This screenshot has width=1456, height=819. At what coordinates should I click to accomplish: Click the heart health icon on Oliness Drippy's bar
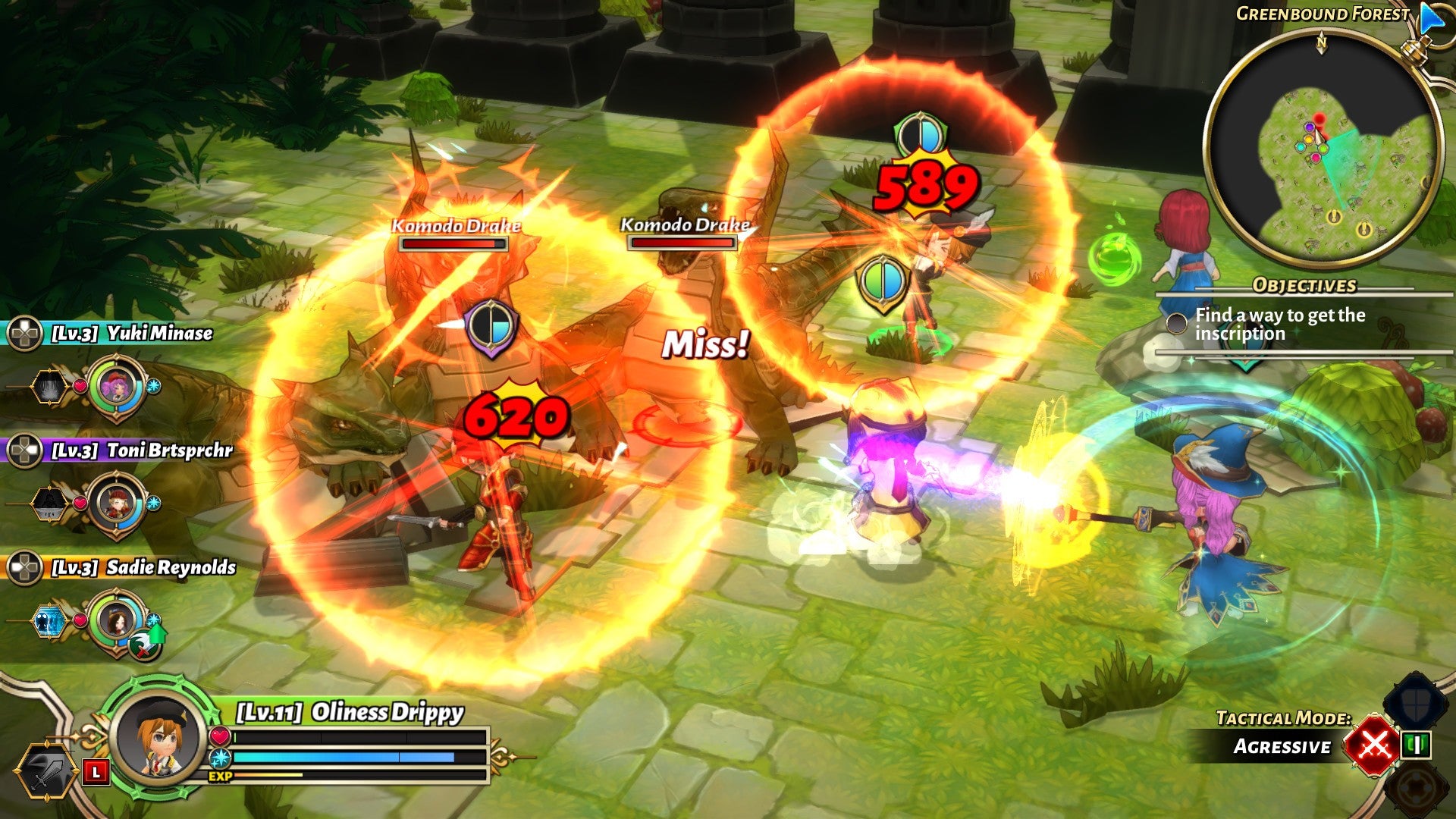(x=219, y=736)
